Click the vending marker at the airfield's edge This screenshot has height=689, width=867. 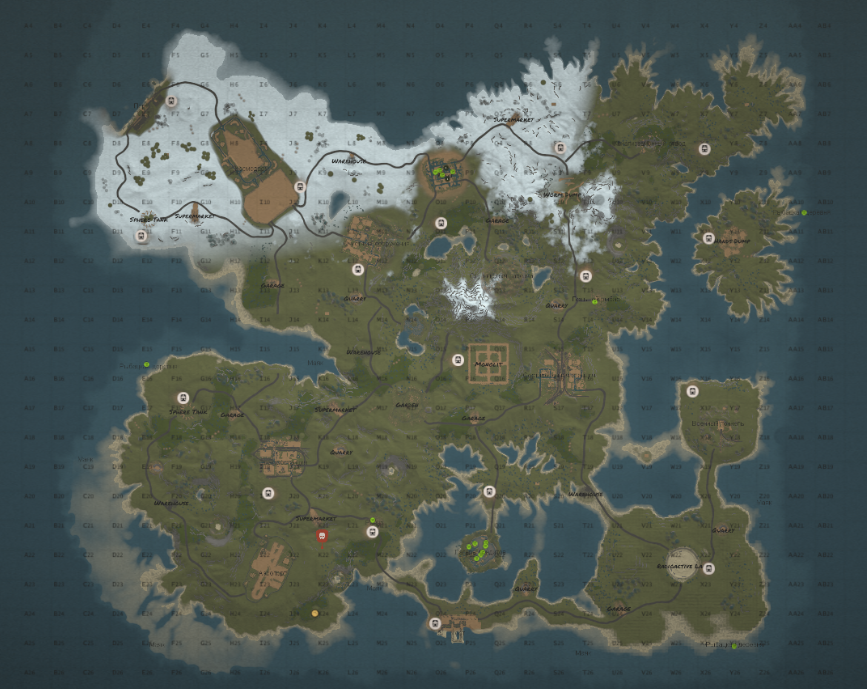tap(299, 186)
